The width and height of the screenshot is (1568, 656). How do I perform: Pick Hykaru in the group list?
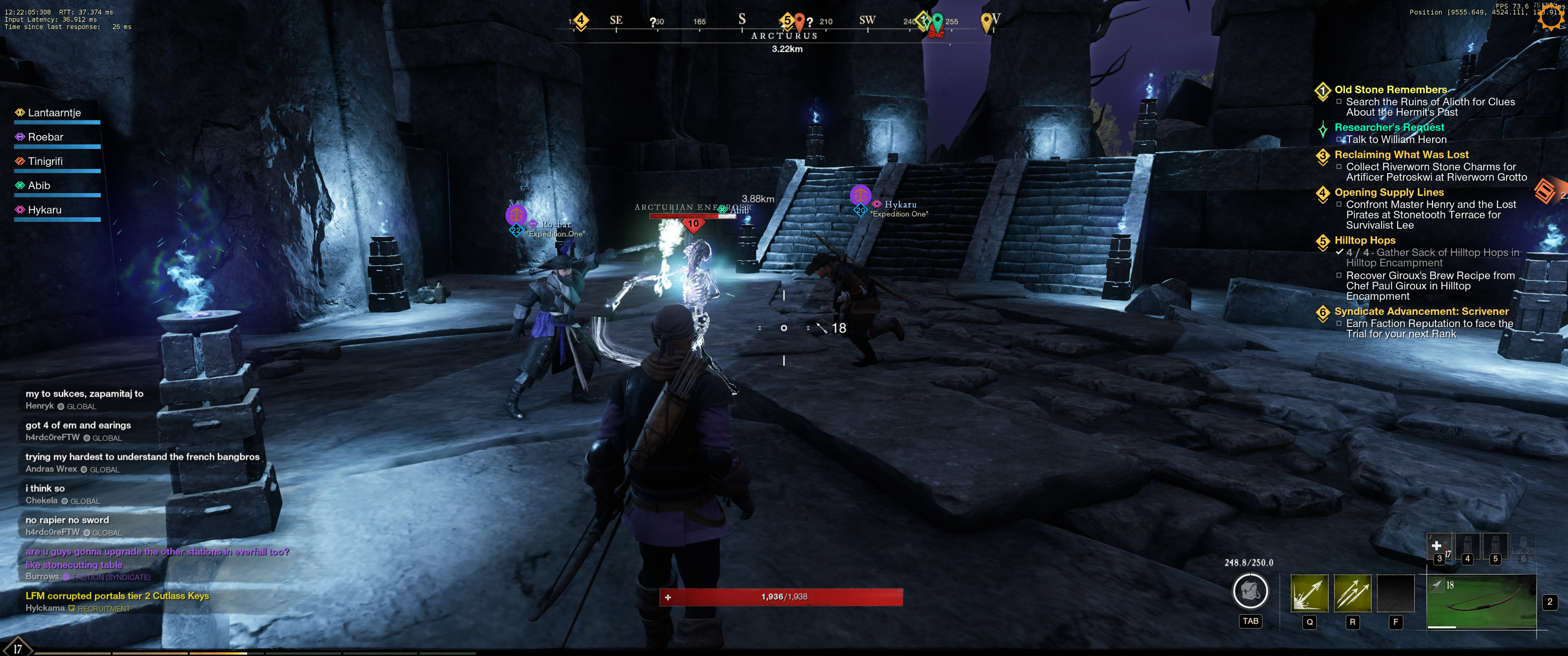[x=44, y=210]
